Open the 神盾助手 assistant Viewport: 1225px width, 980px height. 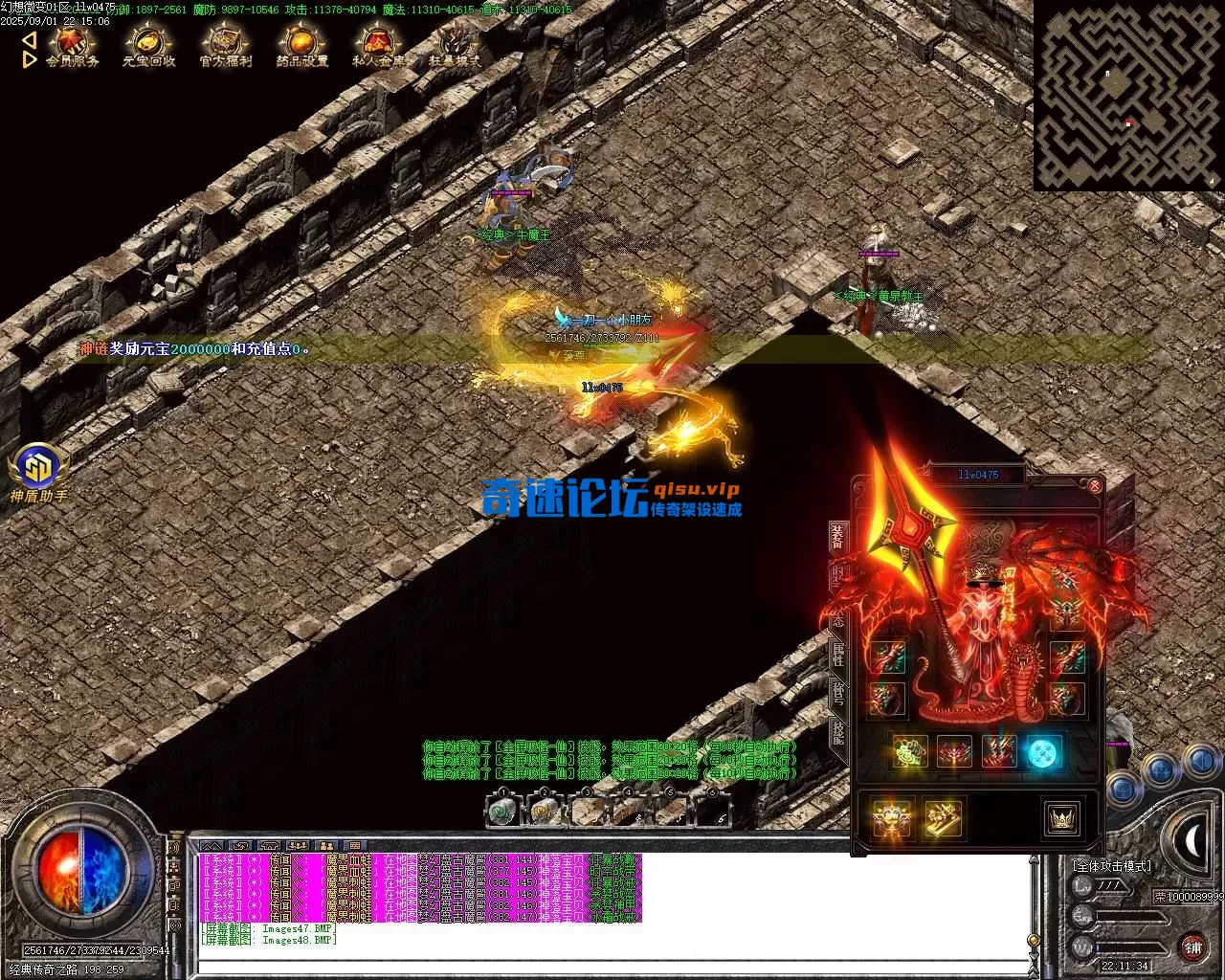(x=38, y=469)
